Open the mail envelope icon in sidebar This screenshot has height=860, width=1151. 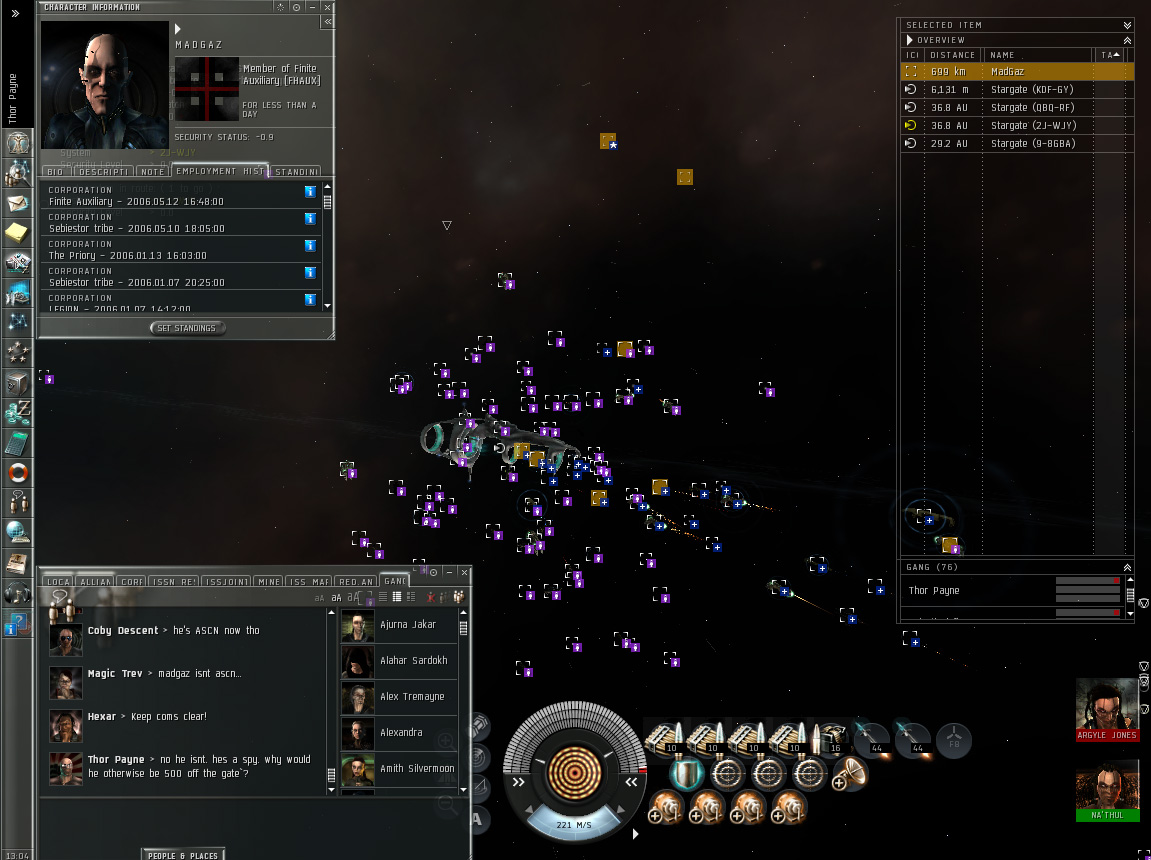[17, 204]
